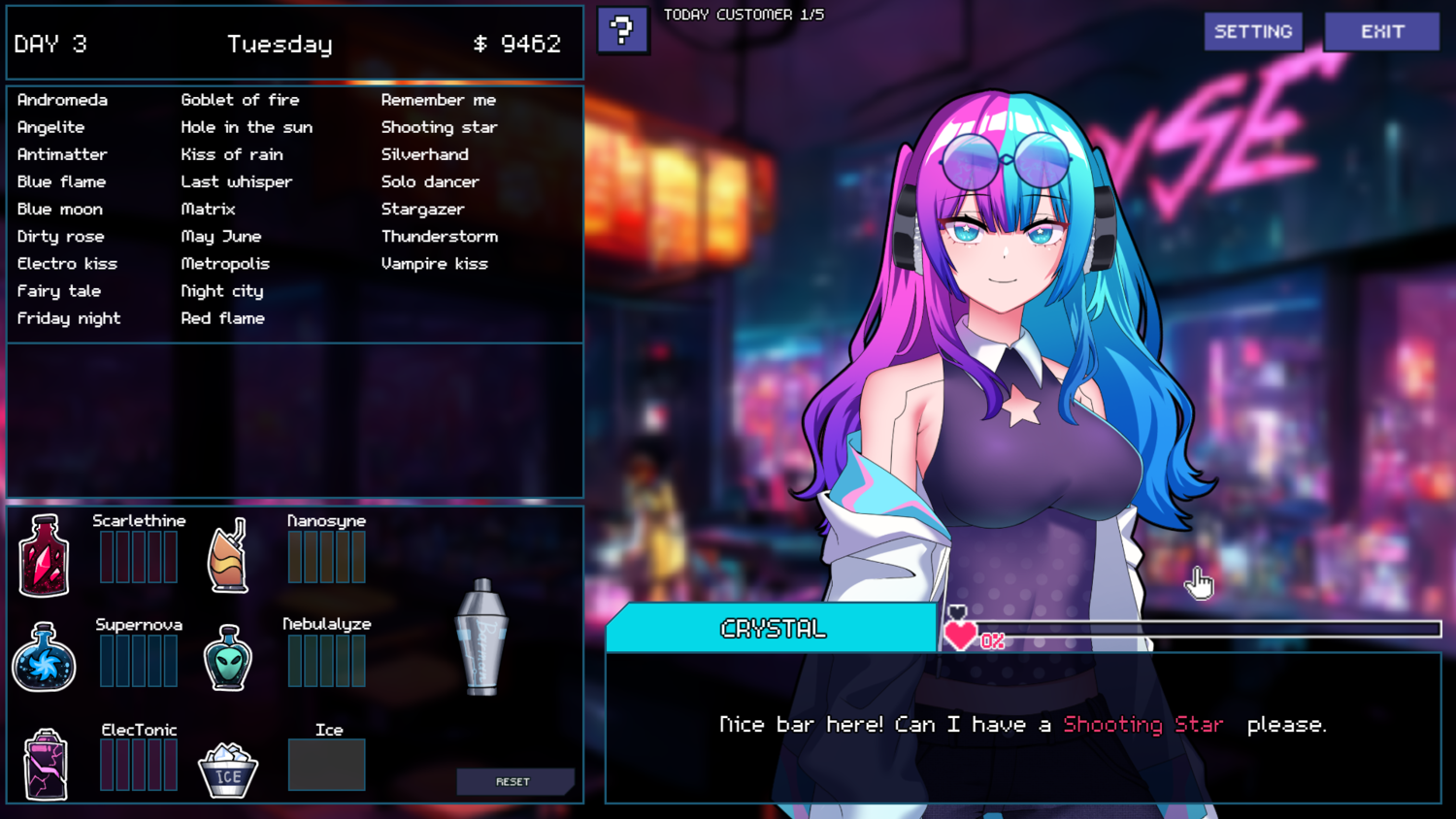Image resolution: width=1456 pixels, height=819 pixels.
Task: Choose the Friday night recipe
Action: (x=69, y=318)
